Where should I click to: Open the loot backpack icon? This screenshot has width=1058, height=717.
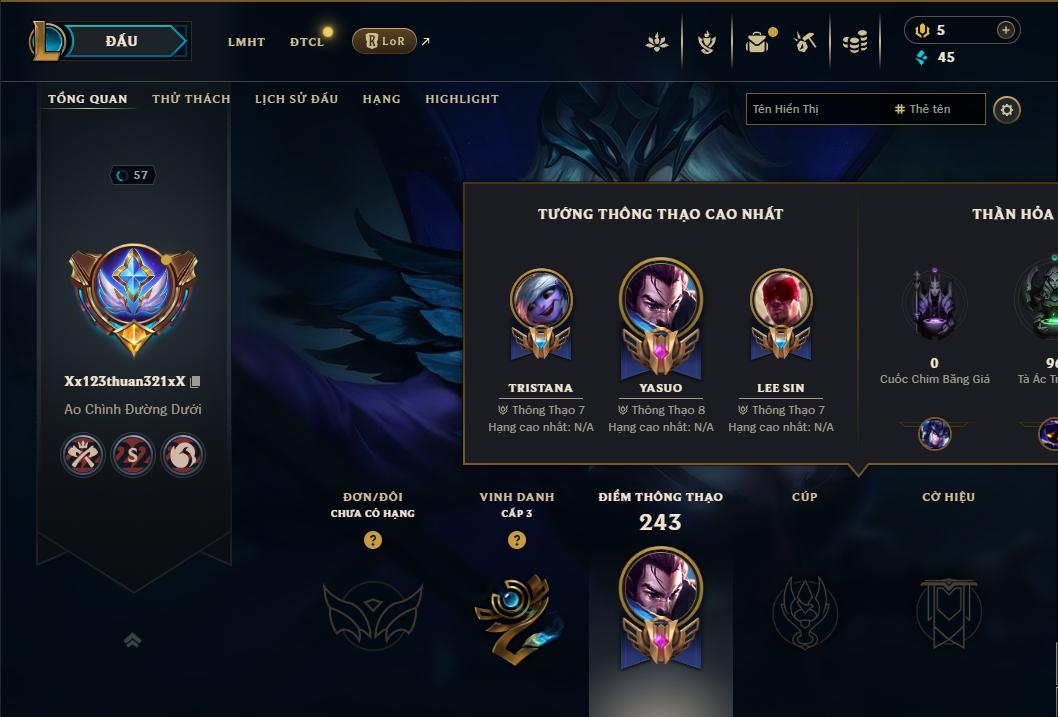pyautogui.click(x=757, y=42)
